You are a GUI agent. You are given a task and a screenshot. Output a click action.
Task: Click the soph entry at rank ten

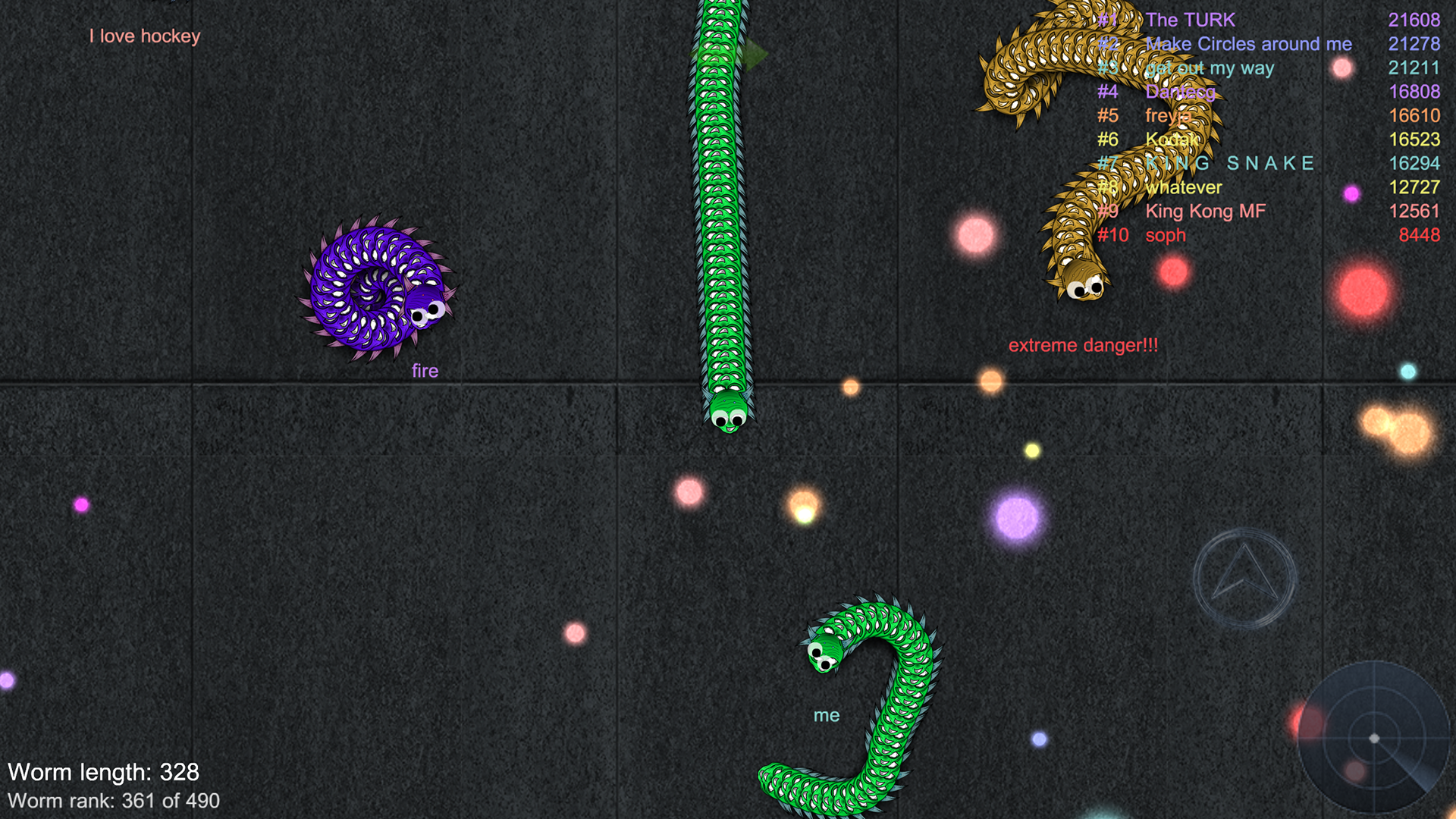tap(1166, 235)
